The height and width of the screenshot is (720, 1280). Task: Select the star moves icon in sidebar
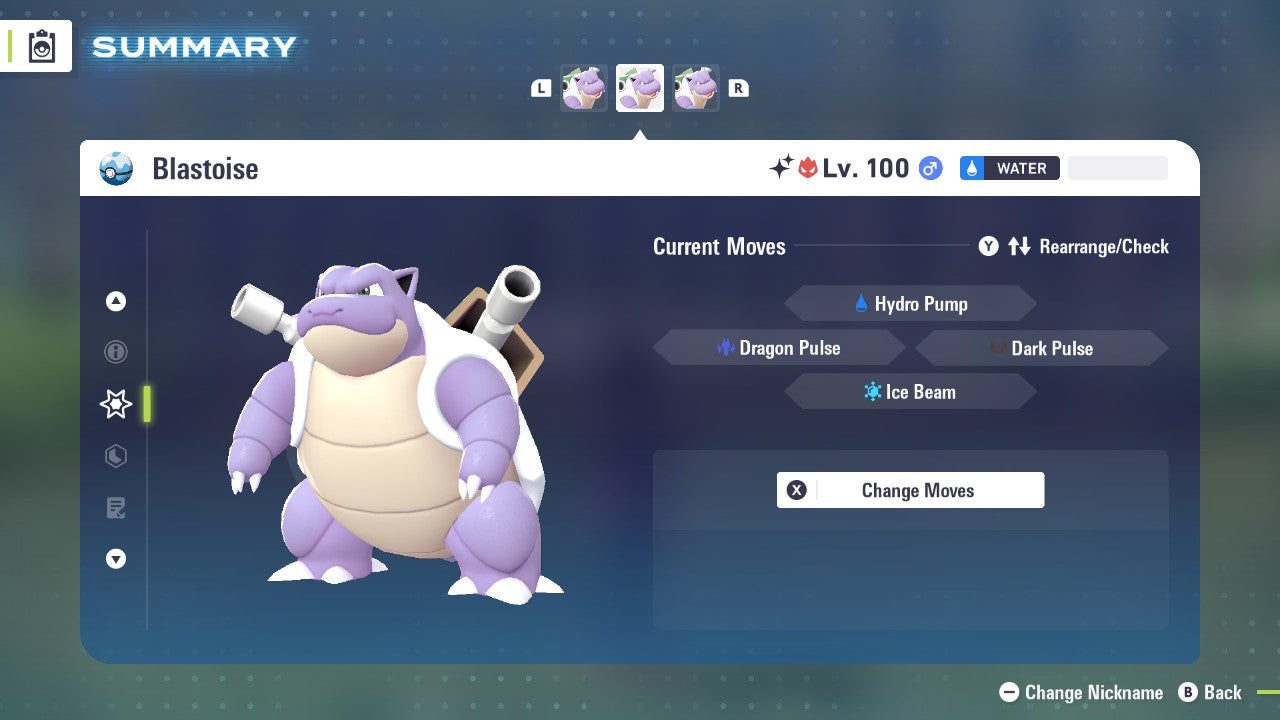click(114, 404)
